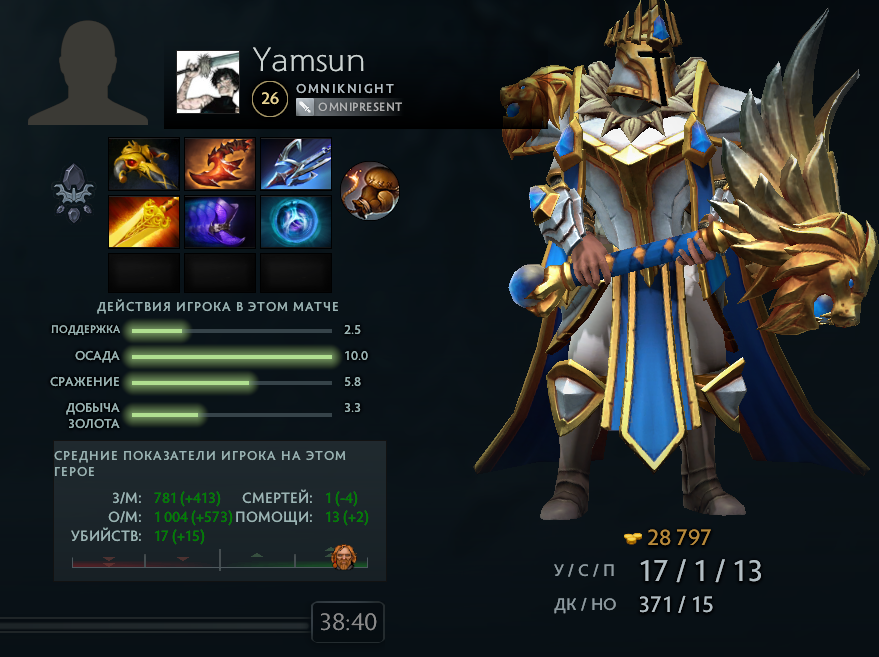Check the Aghanim's Scepter and Shard indicator
The image size is (879, 657).
tap(73, 191)
